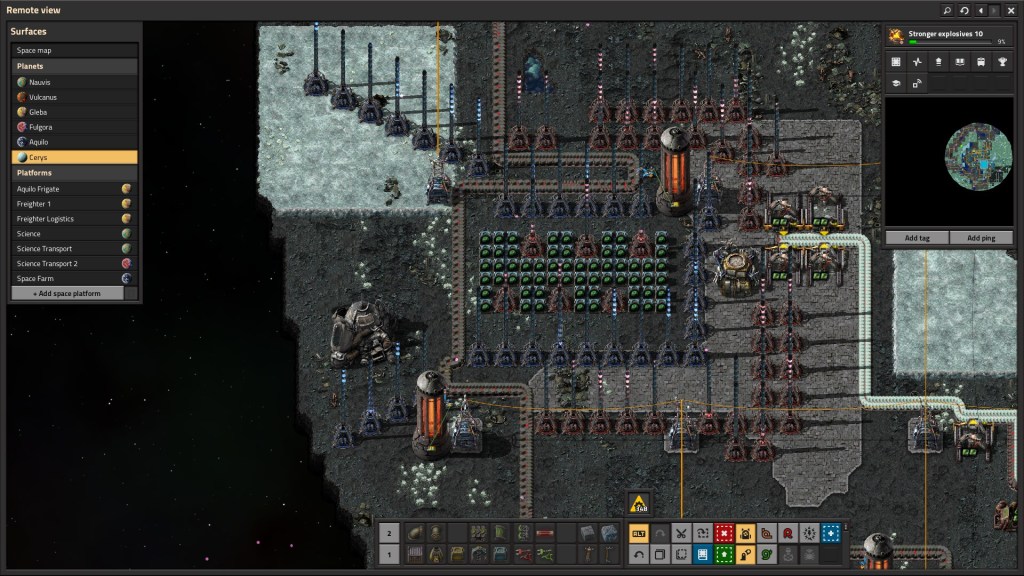Close the Remote view window

tap(1011, 10)
